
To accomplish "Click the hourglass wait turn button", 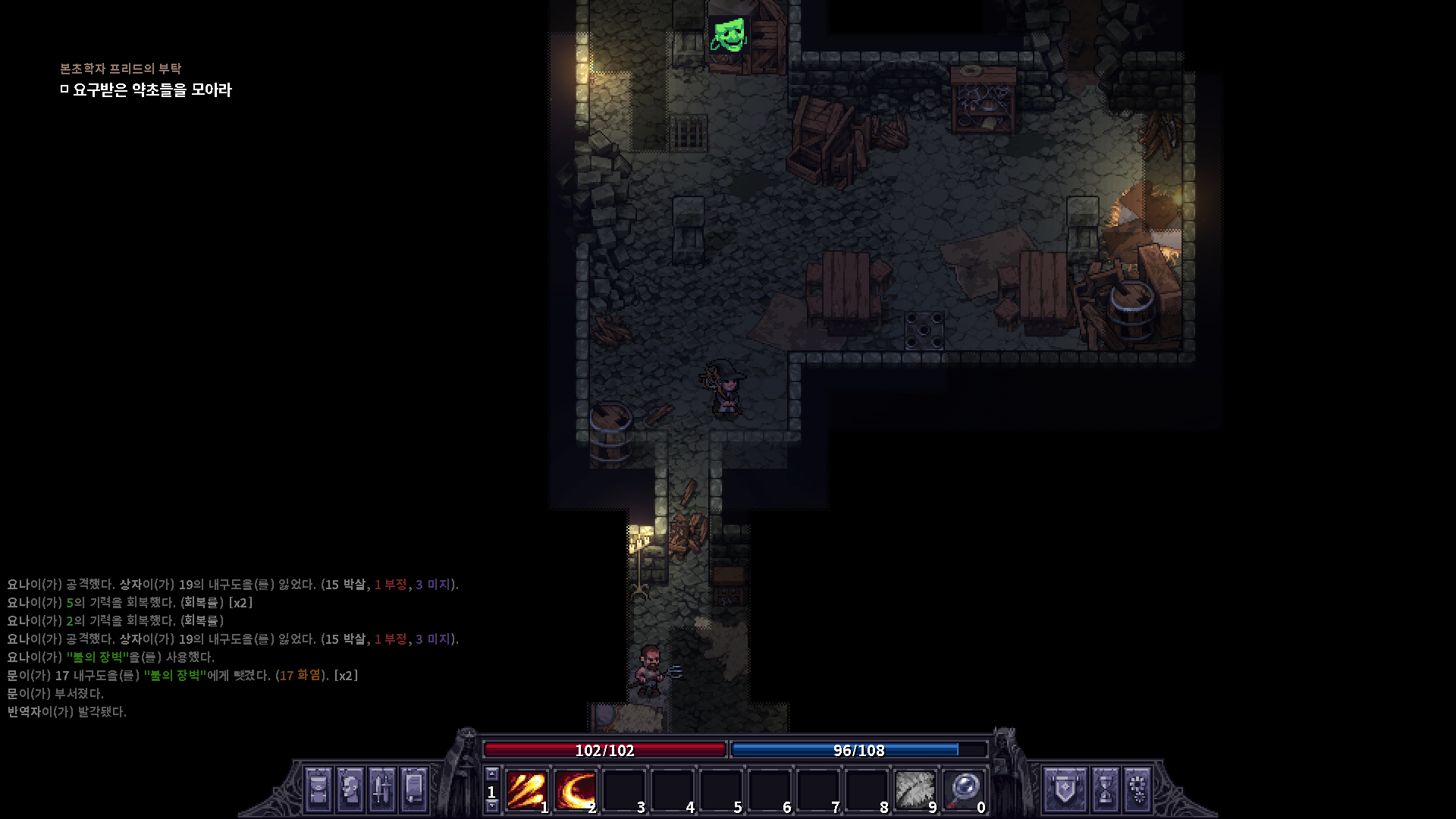I will 1106,789.
